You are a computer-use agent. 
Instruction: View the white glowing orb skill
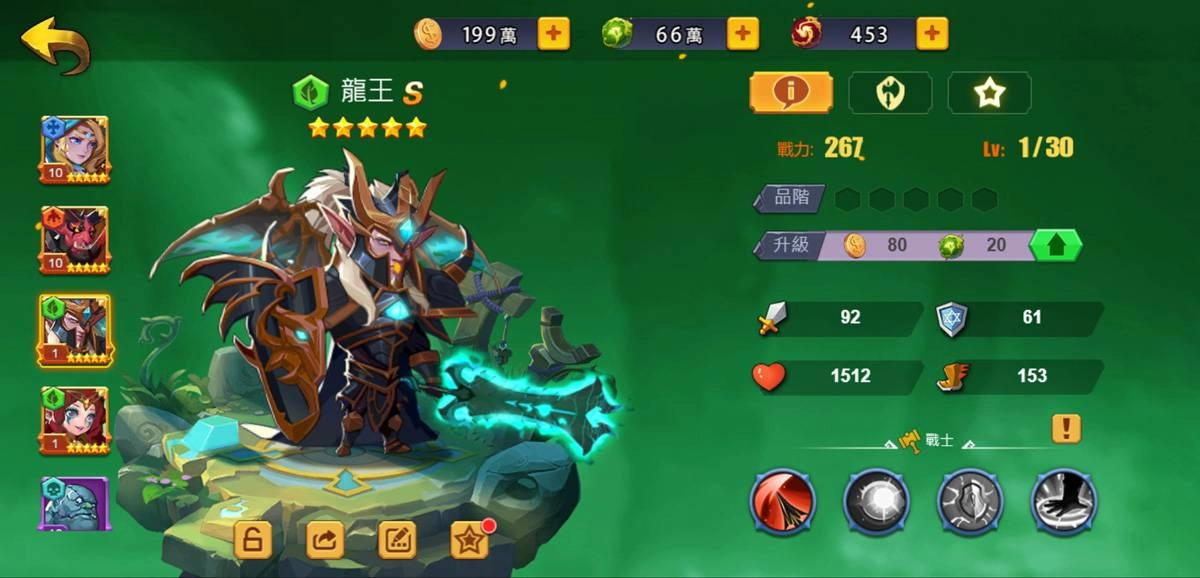point(876,502)
